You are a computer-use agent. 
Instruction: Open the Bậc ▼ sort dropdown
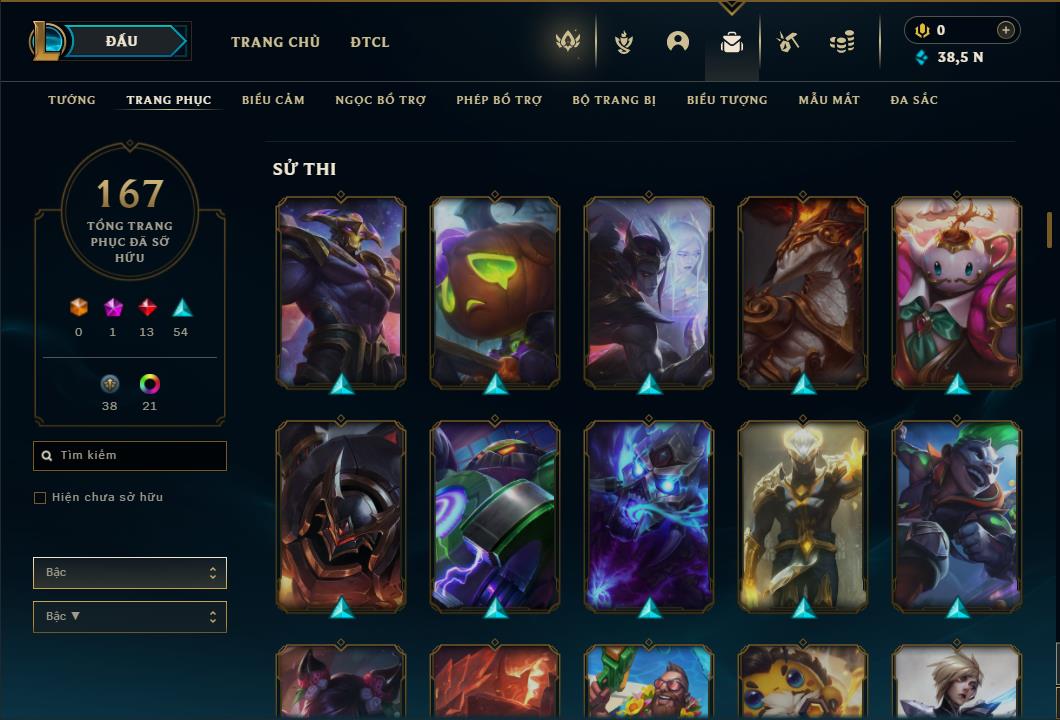pyautogui.click(x=130, y=617)
